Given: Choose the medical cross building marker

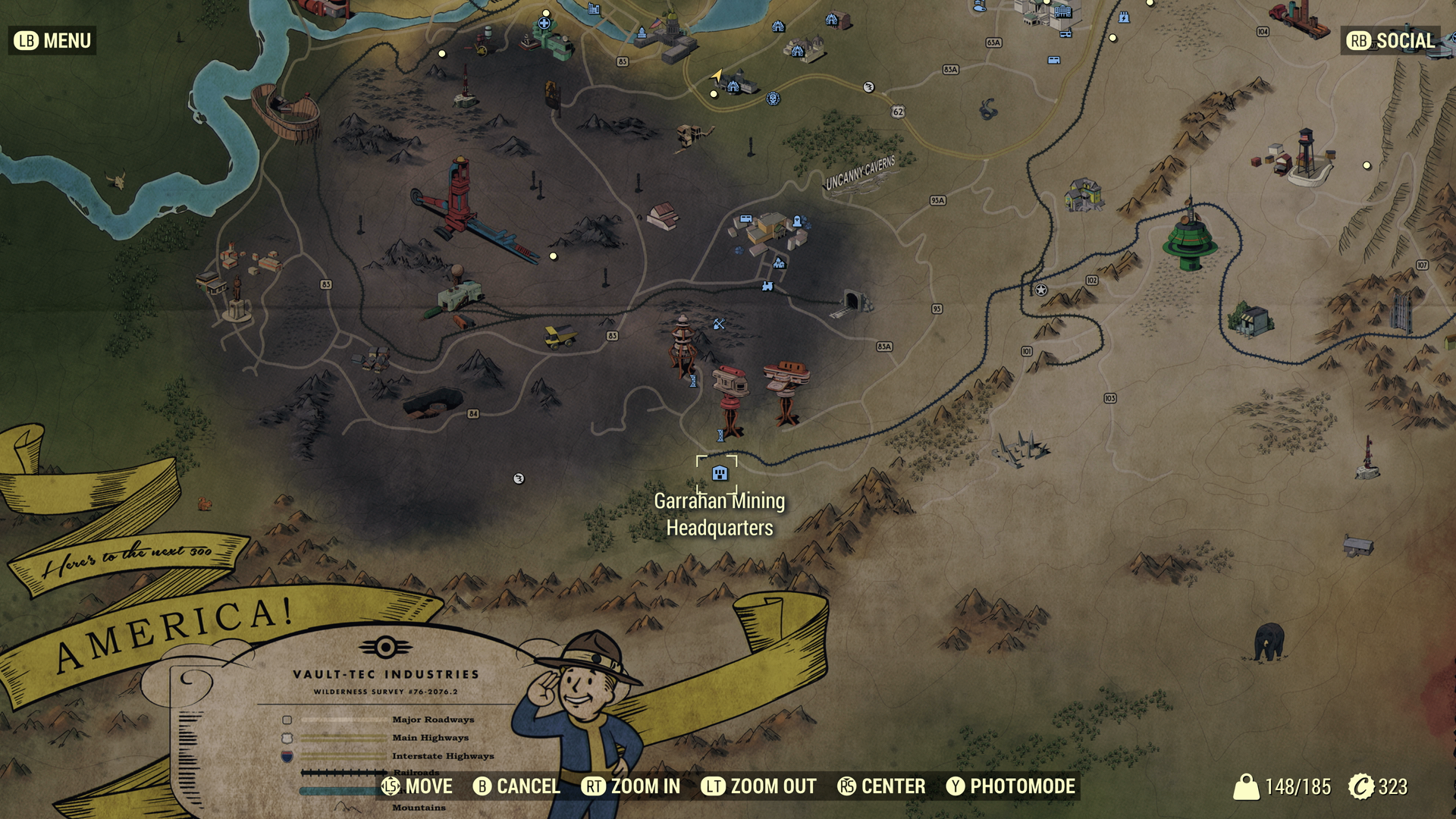Looking at the screenshot, I should click(544, 24).
